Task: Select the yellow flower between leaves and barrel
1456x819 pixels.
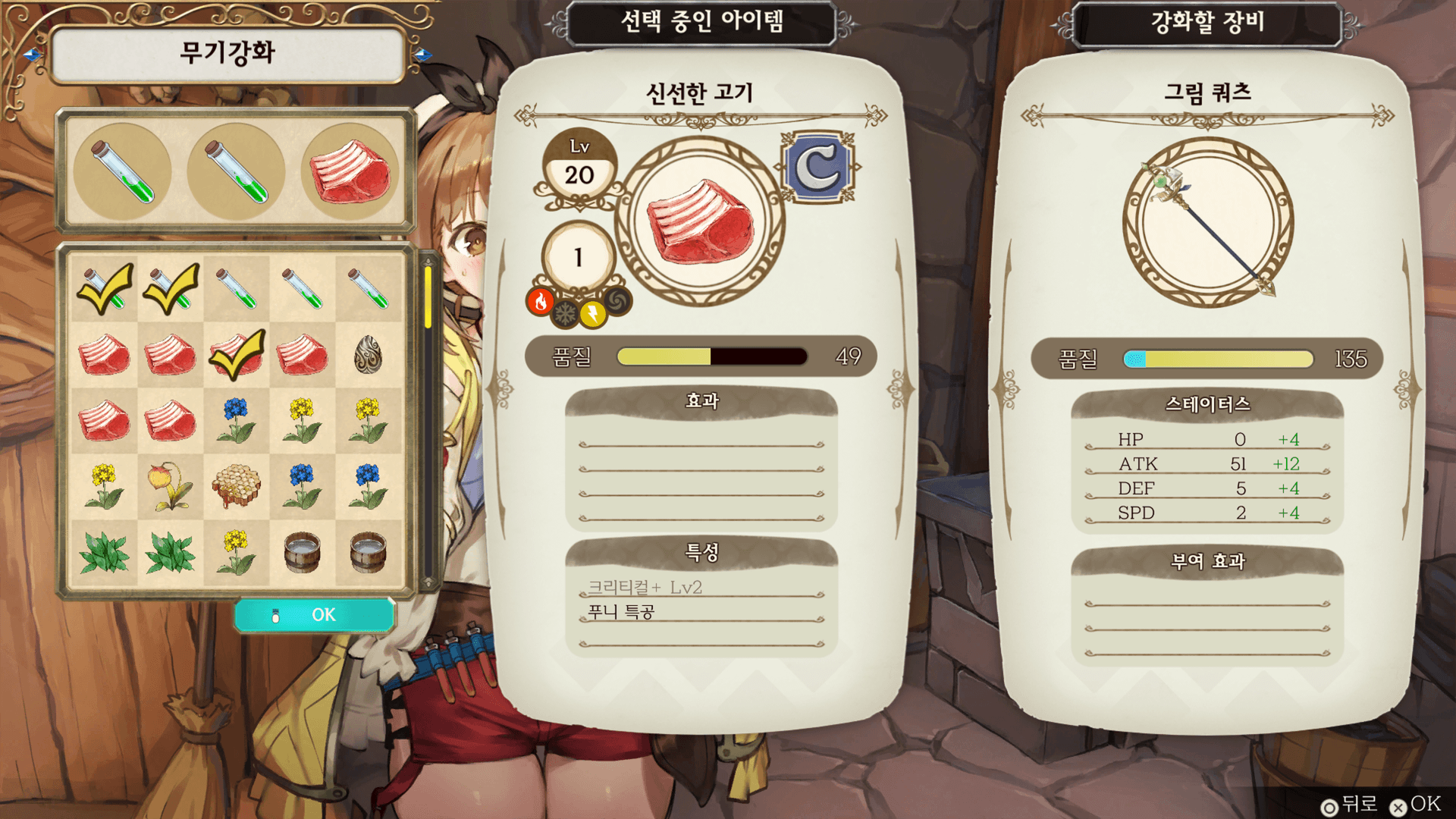Action: coord(237,551)
